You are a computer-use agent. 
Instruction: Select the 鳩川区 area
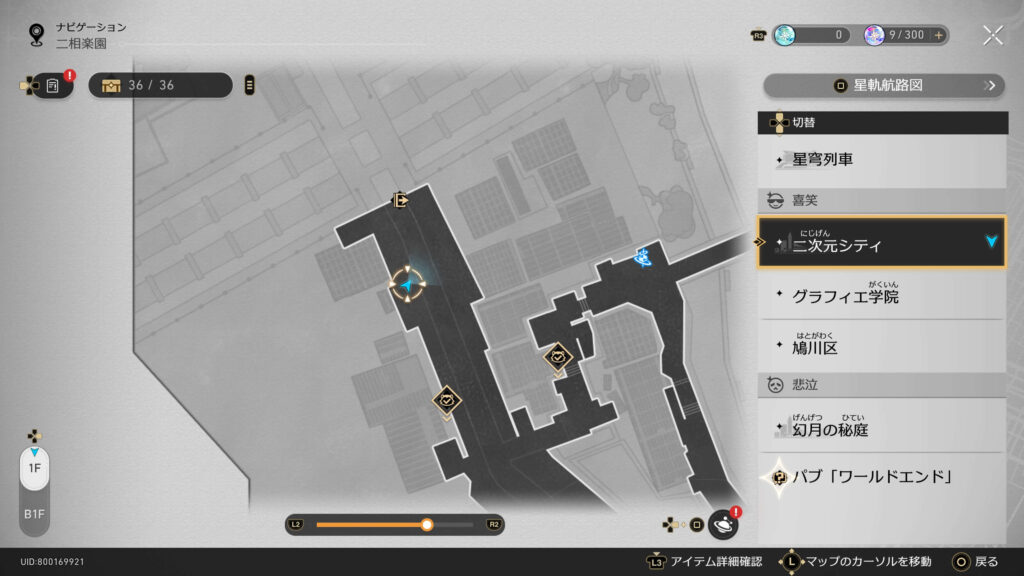[882, 348]
